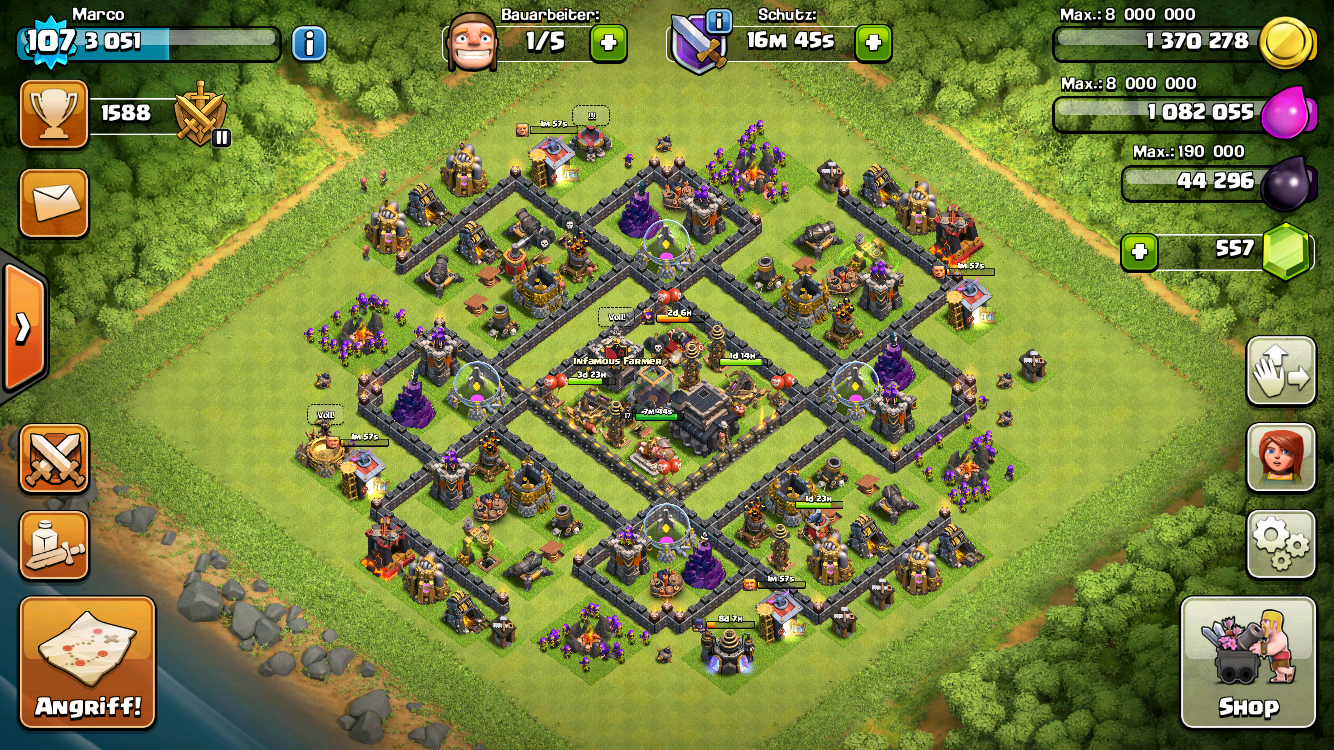
Task: Show player info next to the XP bar
Action: [x=309, y=43]
